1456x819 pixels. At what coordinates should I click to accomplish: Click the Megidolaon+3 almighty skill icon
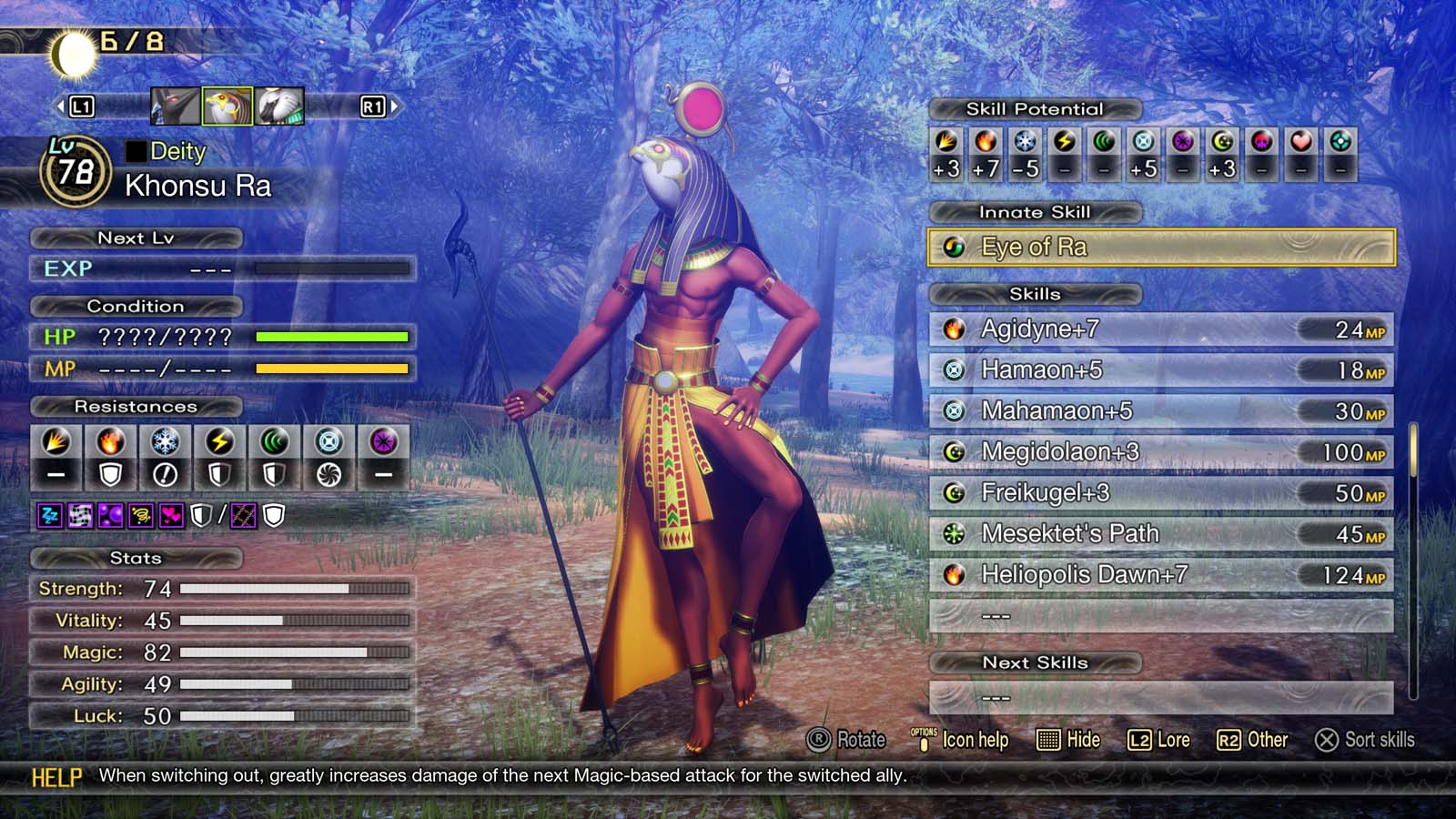[x=953, y=452]
